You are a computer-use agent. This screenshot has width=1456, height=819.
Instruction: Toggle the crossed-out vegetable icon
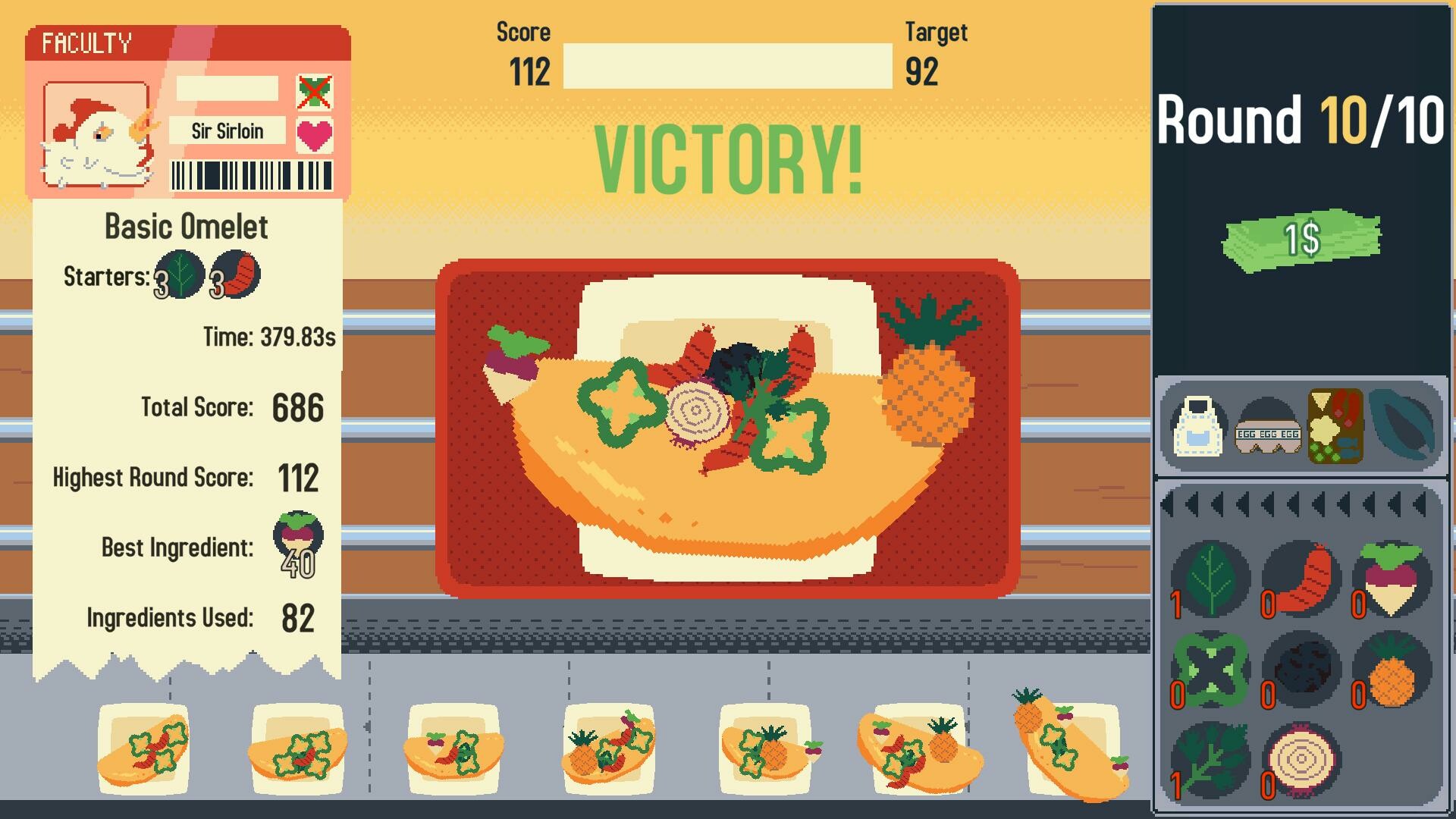coord(314,91)
